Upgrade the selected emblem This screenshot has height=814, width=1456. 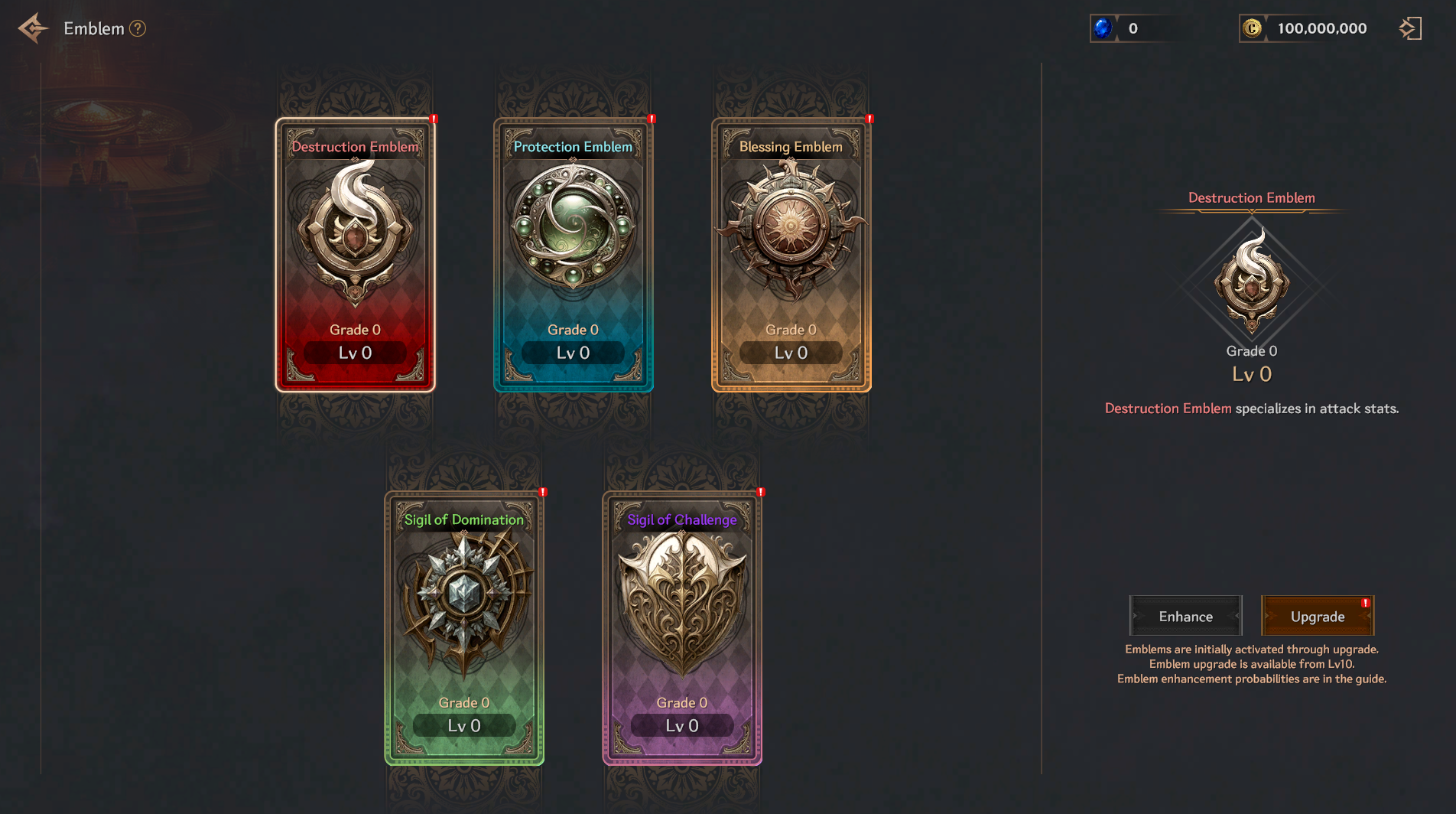[x=1317, y=617]
